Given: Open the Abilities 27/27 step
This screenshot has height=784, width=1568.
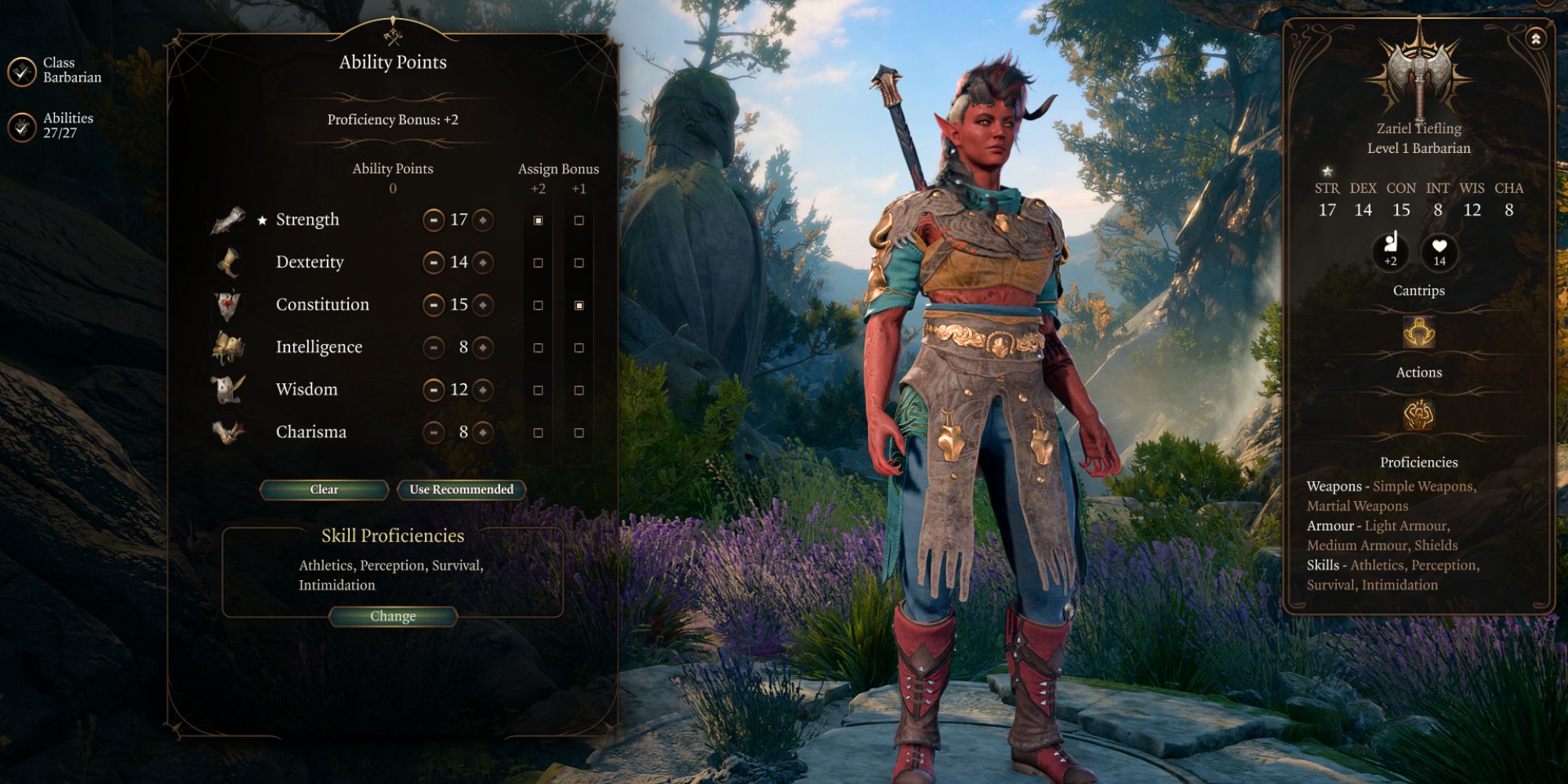Looking at the screenshot, I should click(23, 126).
